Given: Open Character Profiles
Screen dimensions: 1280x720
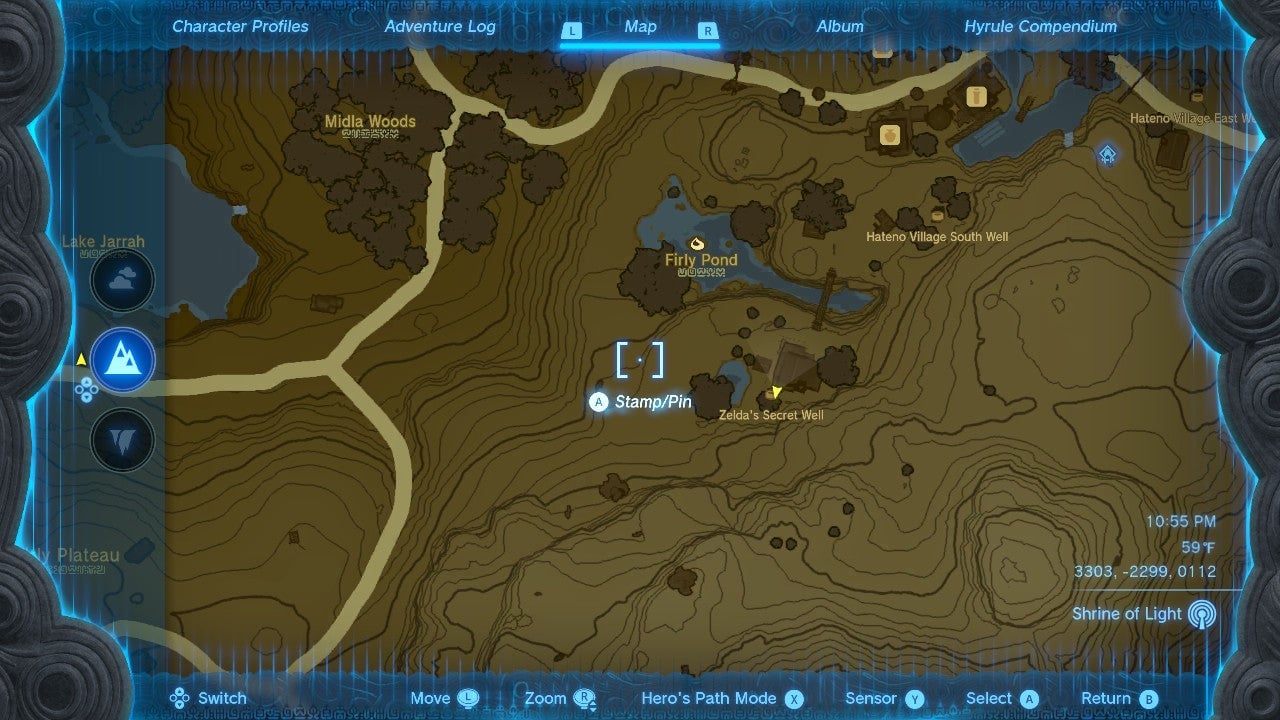Looking at the screenshot, I should [x=240, y=26].
